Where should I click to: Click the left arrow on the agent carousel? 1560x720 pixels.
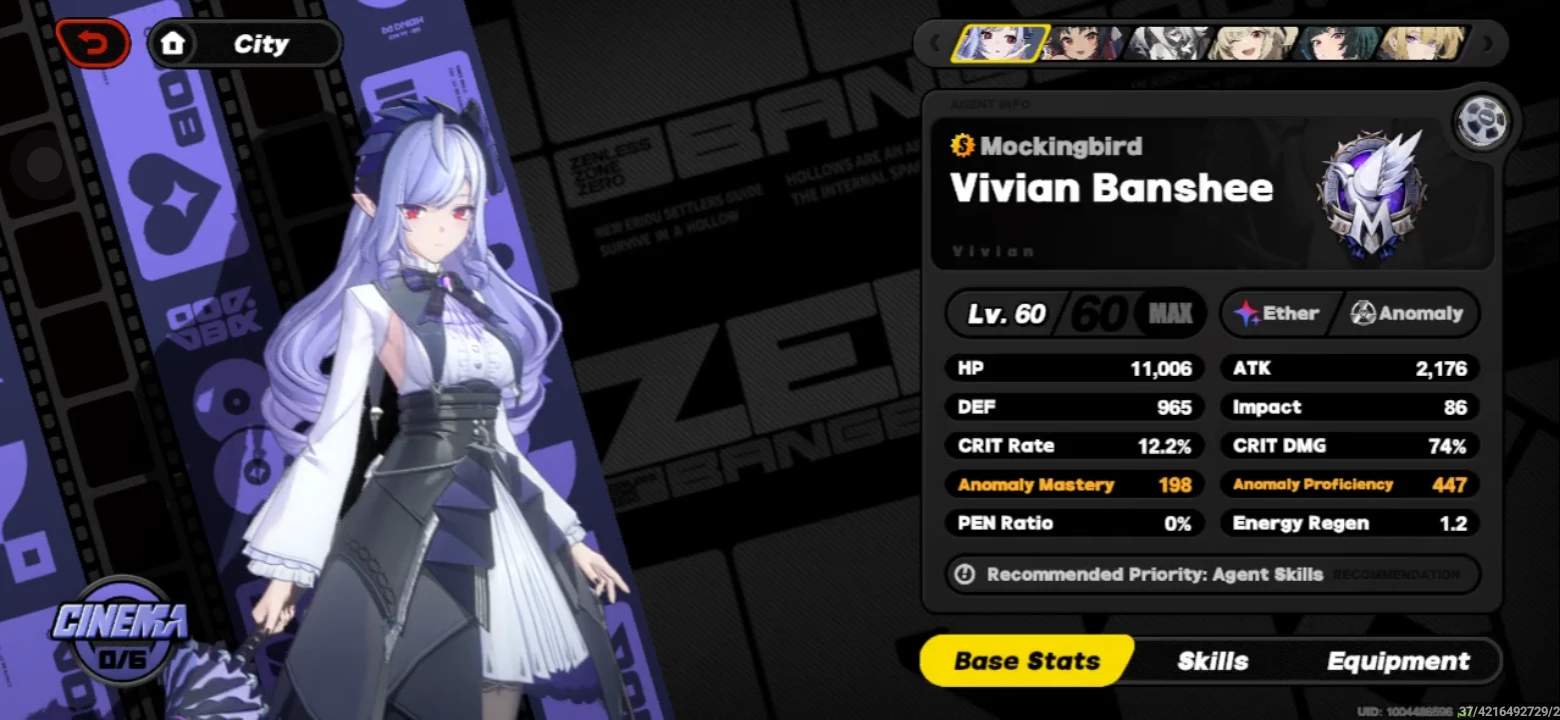(933, 43)
